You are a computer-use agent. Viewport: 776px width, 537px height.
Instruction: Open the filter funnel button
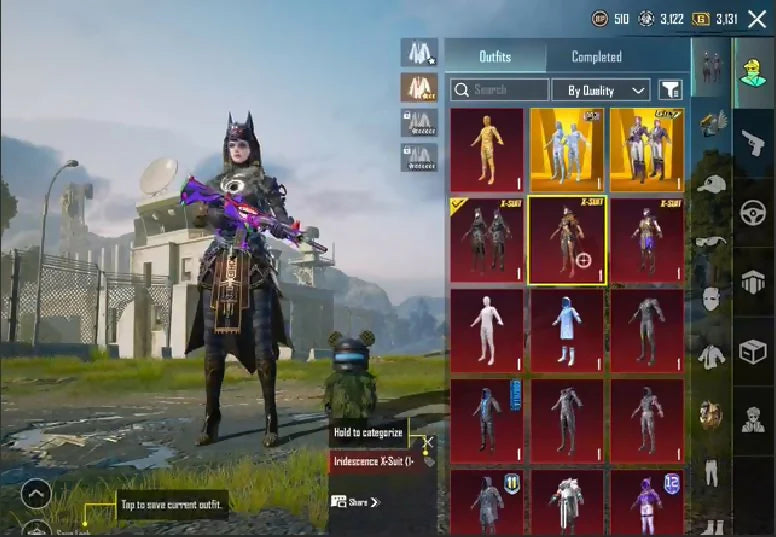click(670, 90)
